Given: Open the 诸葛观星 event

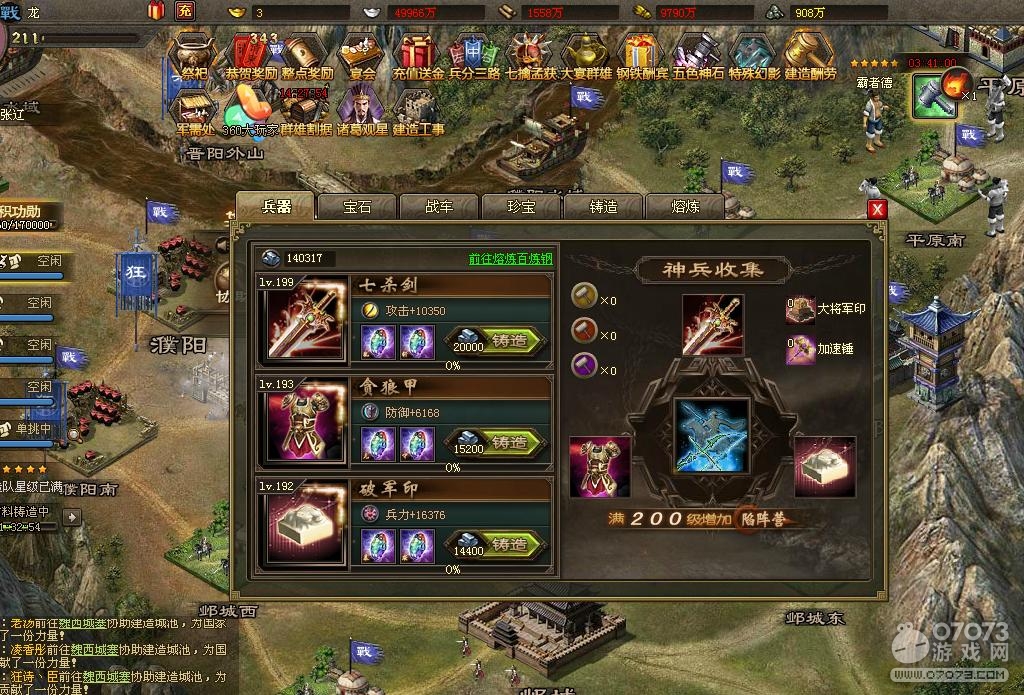Looking at the screenshot, I should pyautogui.click(x=362, y=110).
